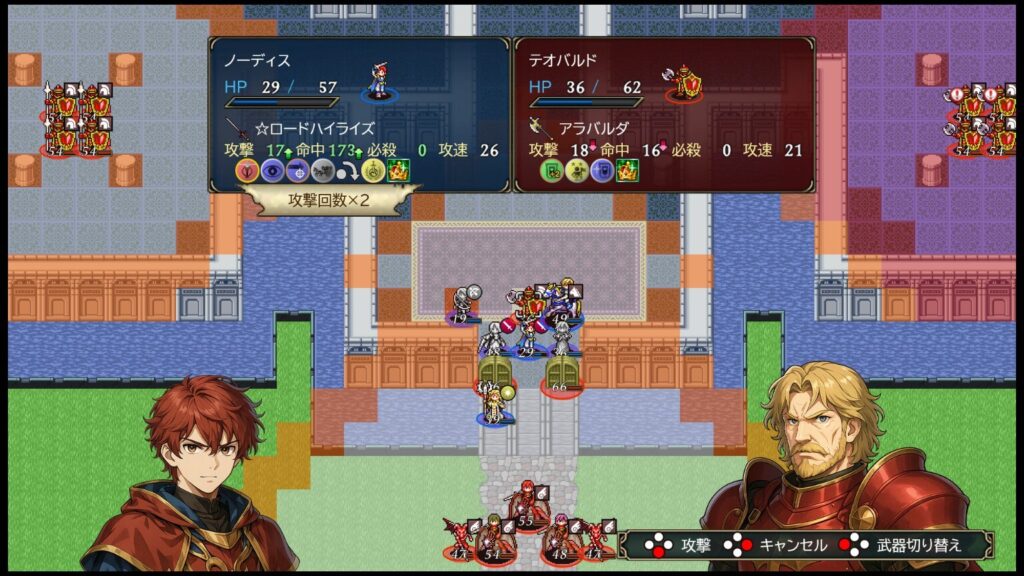
Task: Inspect Theobald's green skill icon
Action: tap(551, 171)
